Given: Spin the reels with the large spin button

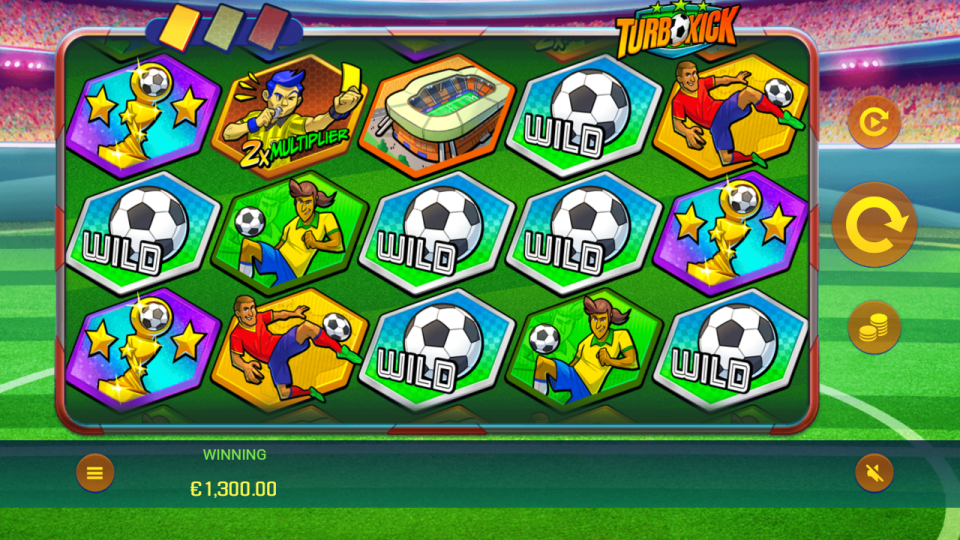Looking at the screenshot, I should pos(874,225).
